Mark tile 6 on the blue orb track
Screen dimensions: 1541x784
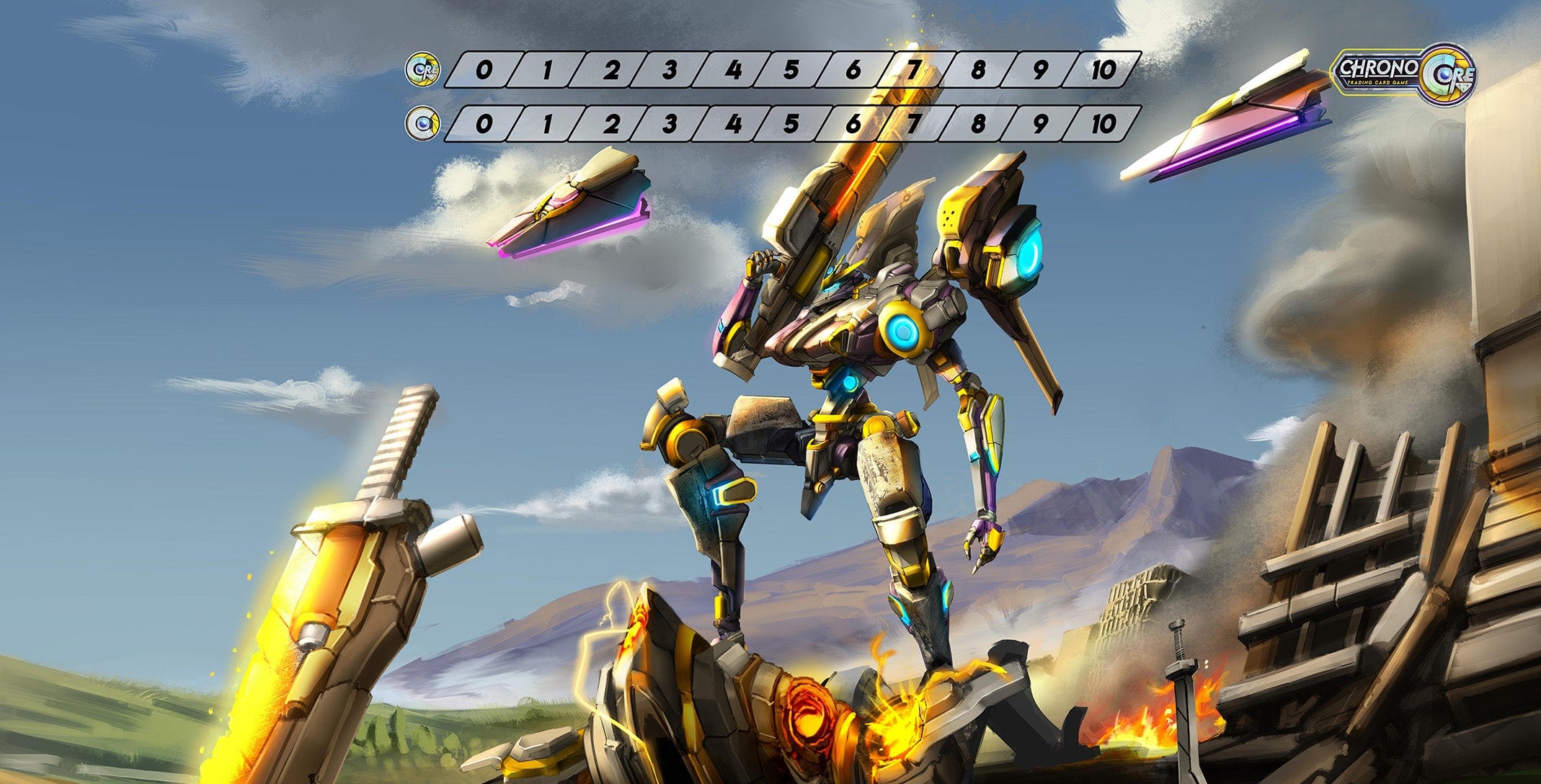pos(853,124)
